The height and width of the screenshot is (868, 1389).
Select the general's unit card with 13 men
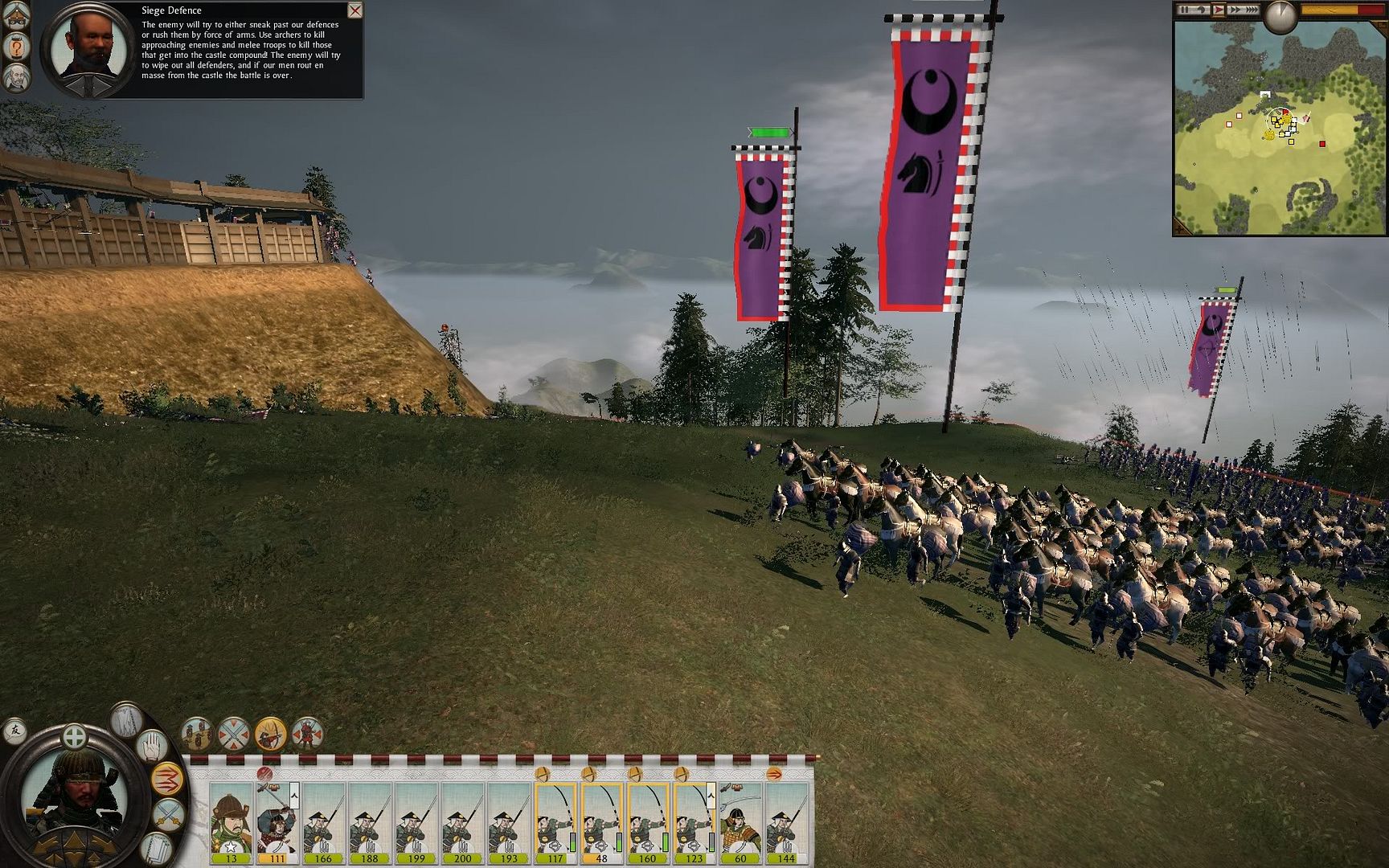(231, 821)
